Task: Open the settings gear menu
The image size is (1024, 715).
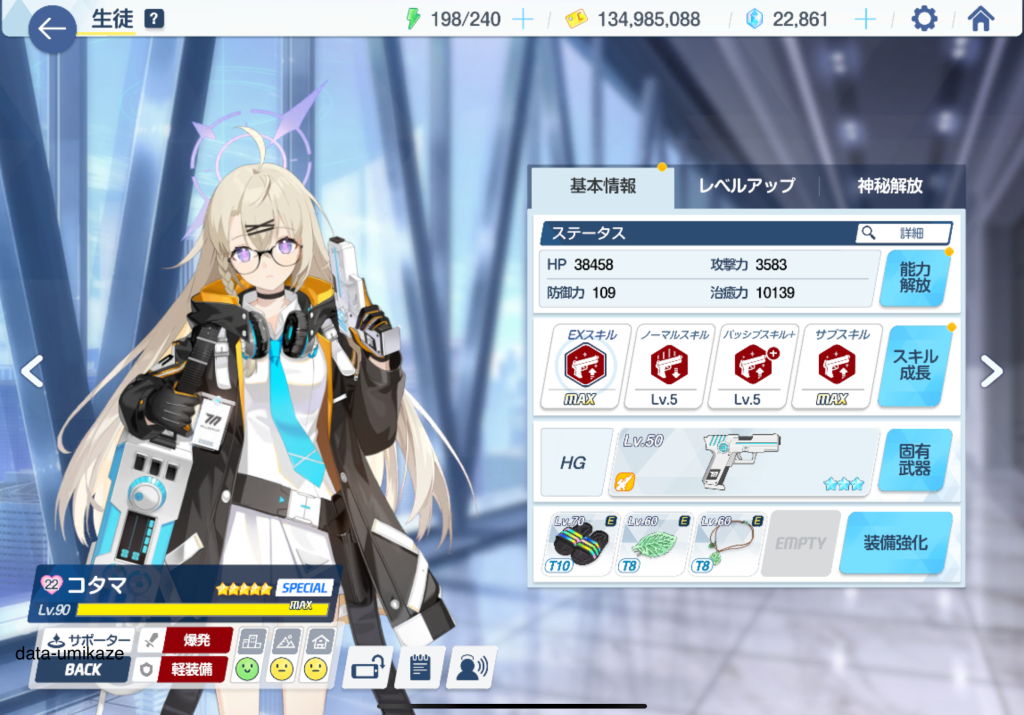Action: pyautogui.click(x=924, y=19)
